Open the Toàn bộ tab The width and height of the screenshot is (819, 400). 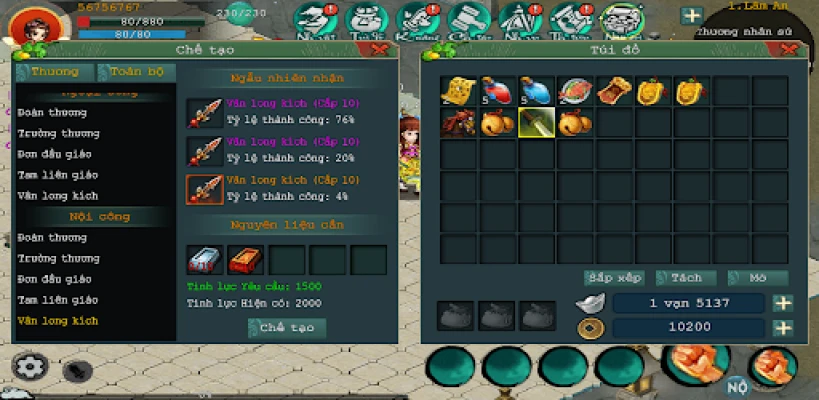[x=137, y=72]
